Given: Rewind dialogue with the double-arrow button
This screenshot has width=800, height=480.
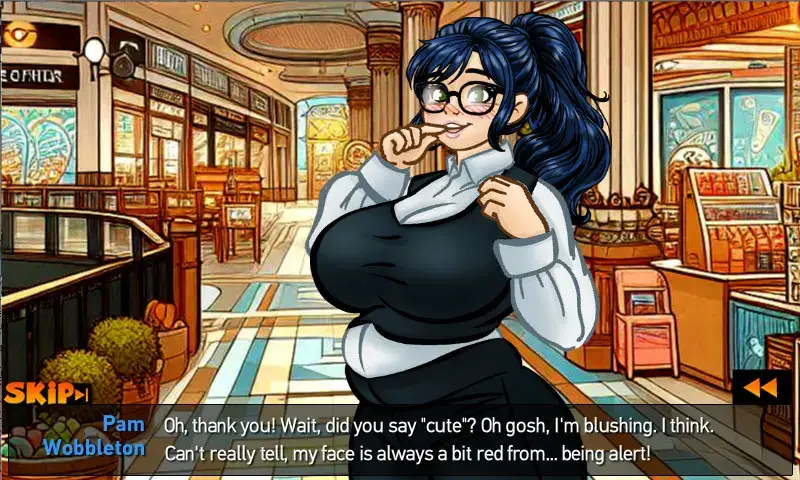Looking at the screenshot, I should click(762, 387).
